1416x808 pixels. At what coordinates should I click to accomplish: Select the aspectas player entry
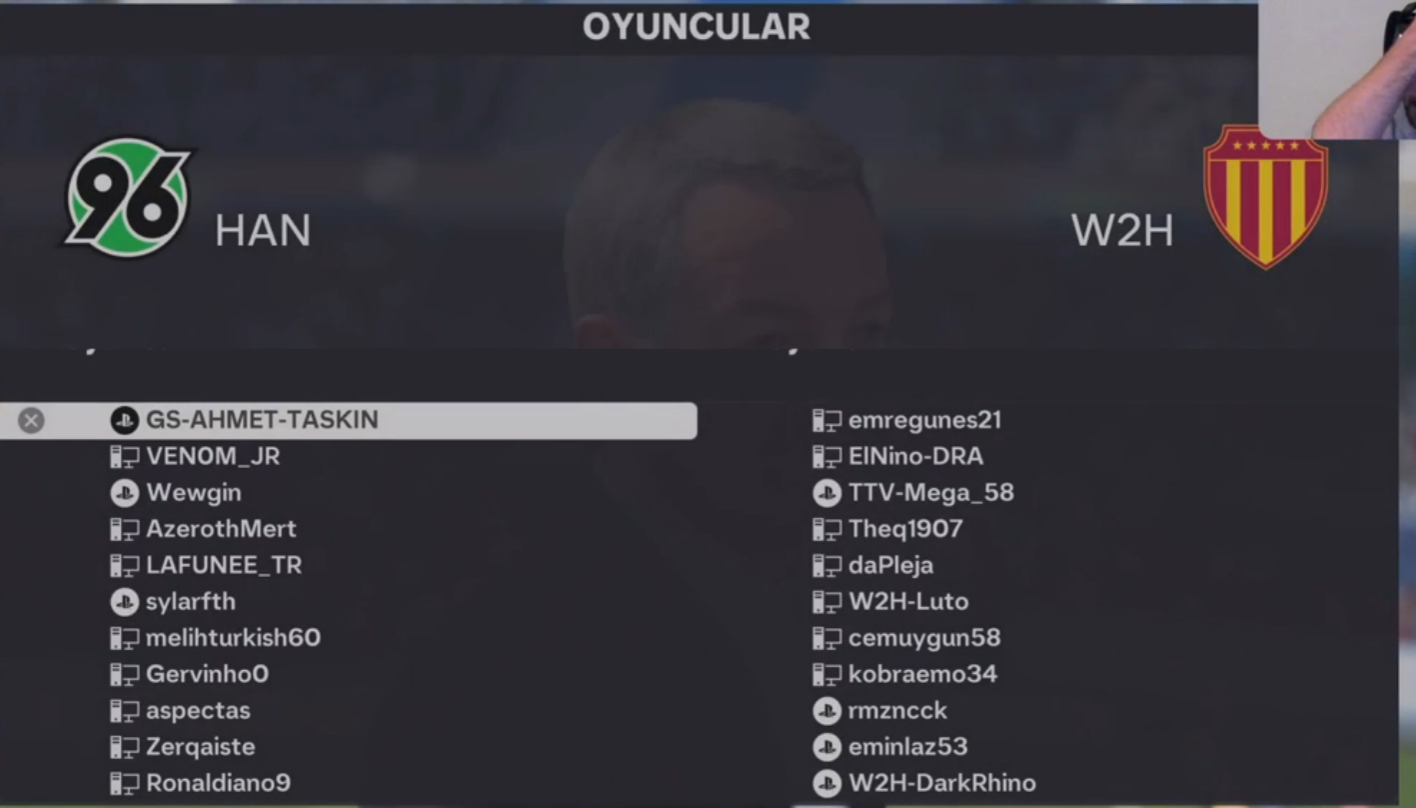pos(198,711)
